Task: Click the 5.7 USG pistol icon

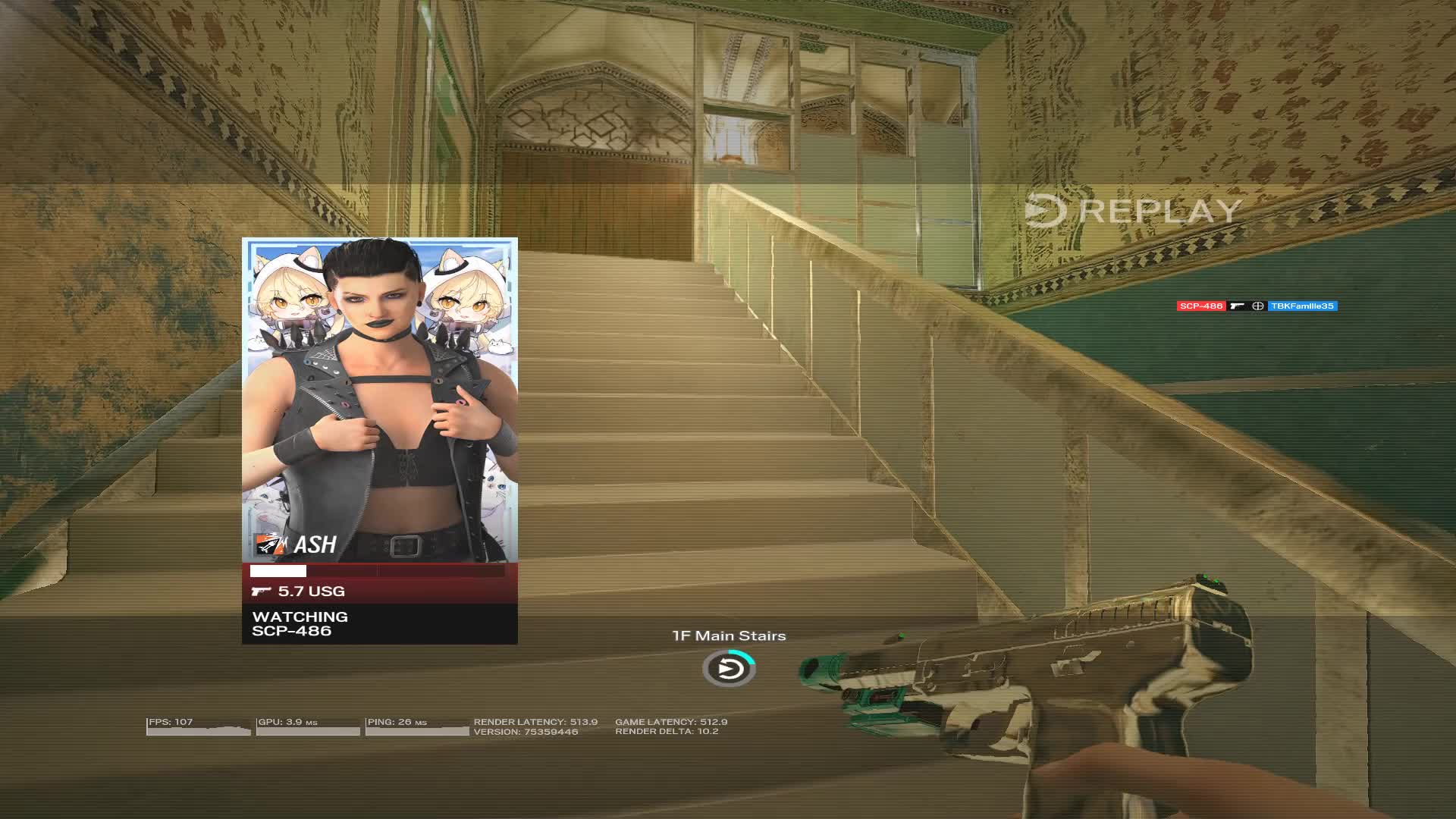Action: point(264,591)
